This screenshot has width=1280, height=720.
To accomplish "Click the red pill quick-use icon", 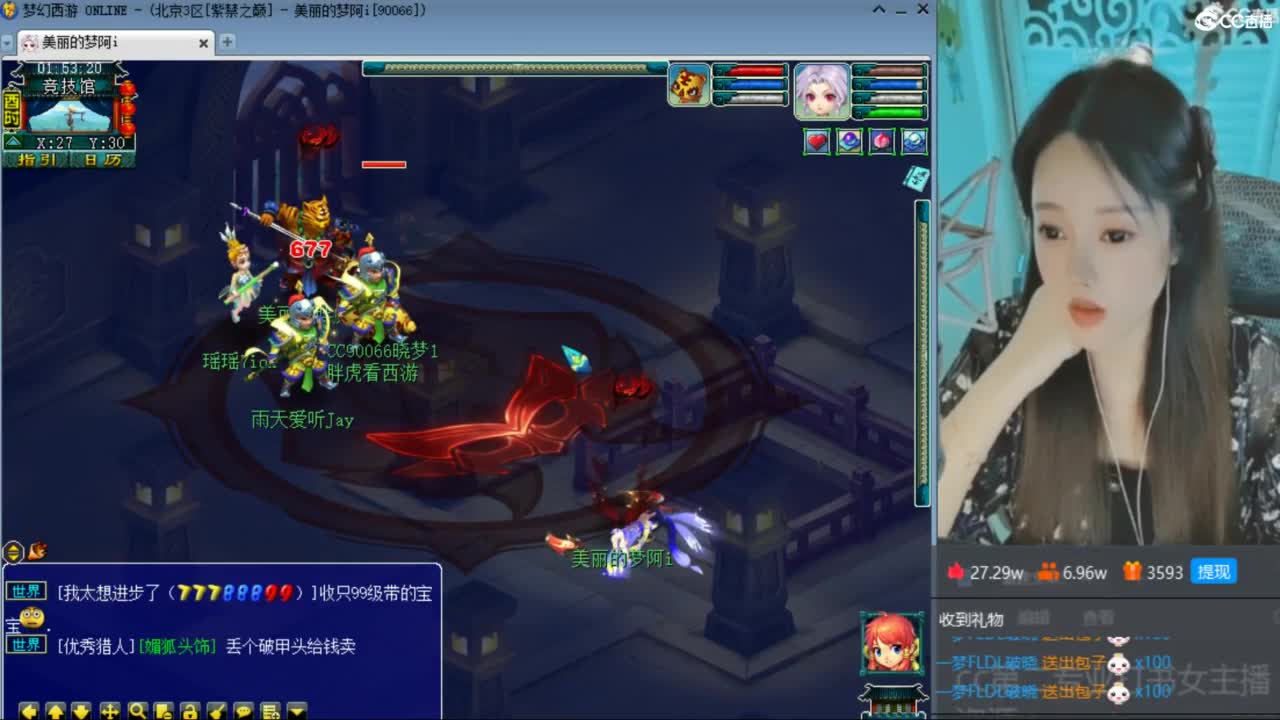I will pos(881,141).
